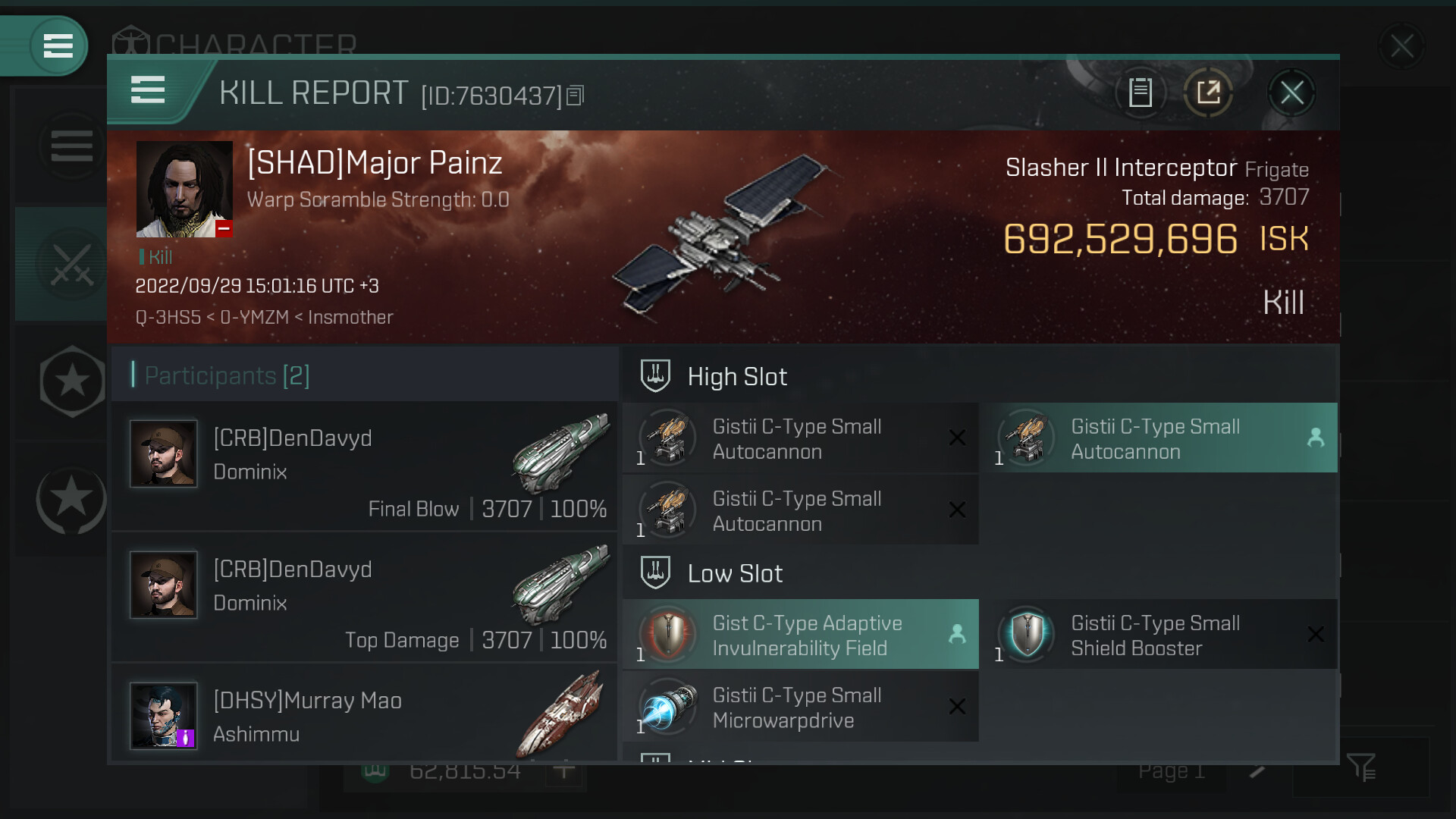View Major Painz character portrait
Image resolution: width=1456 pixels, height=819 pixels.
coord(184,189)
